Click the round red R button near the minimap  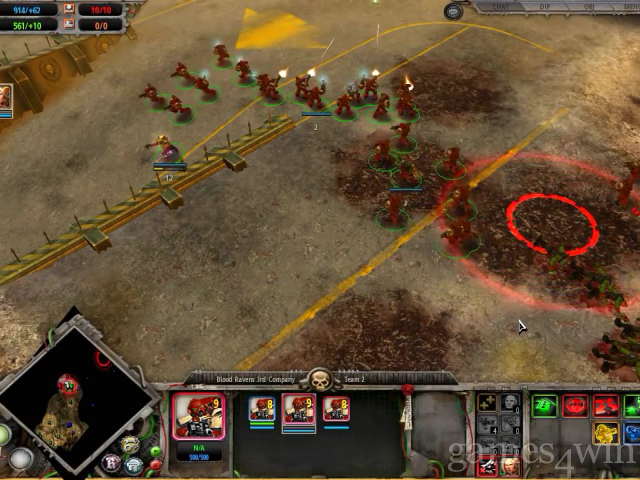[x=112, y=464]
